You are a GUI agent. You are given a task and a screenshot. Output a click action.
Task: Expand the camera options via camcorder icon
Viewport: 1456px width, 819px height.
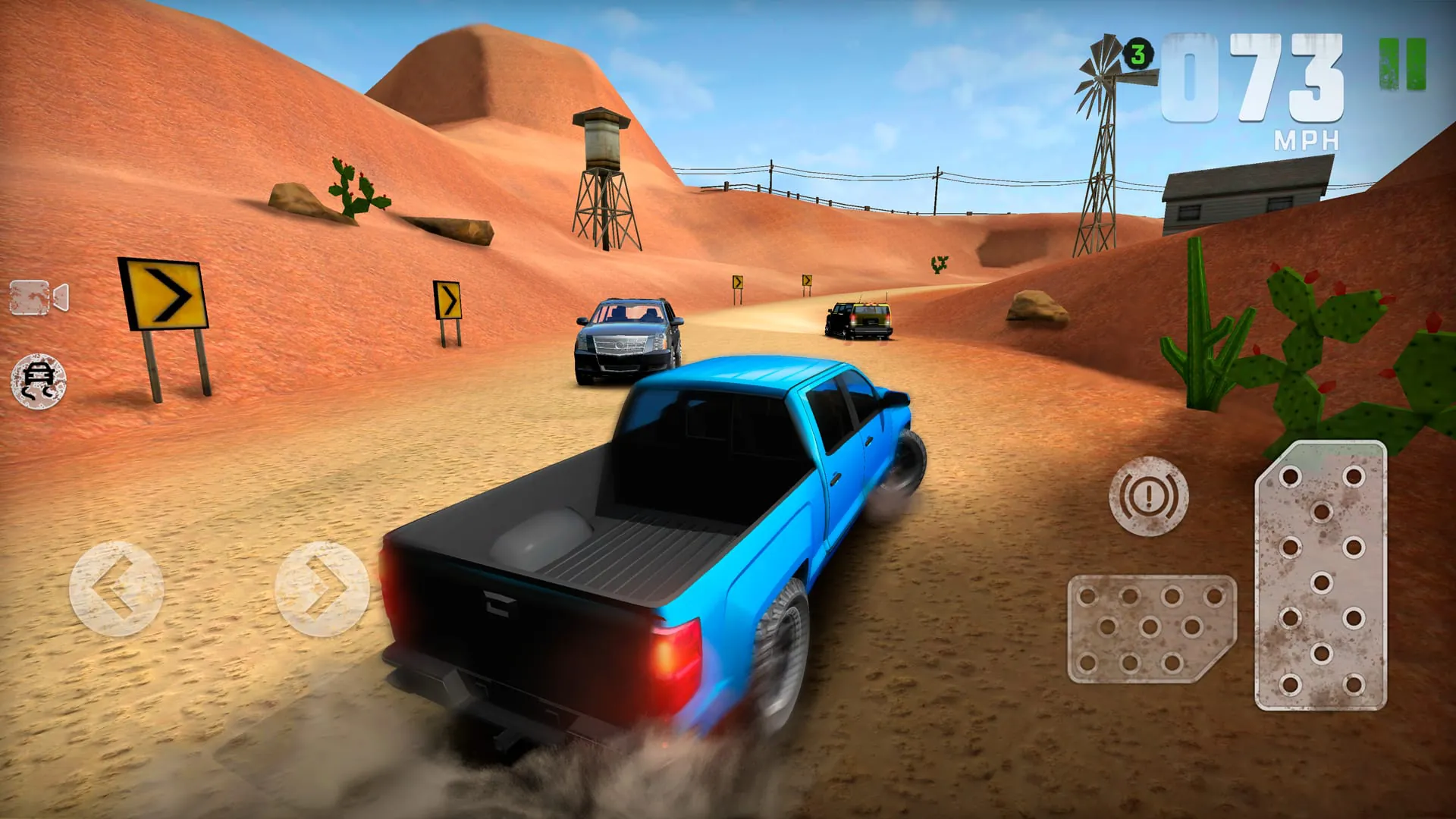tap(38, 296)
